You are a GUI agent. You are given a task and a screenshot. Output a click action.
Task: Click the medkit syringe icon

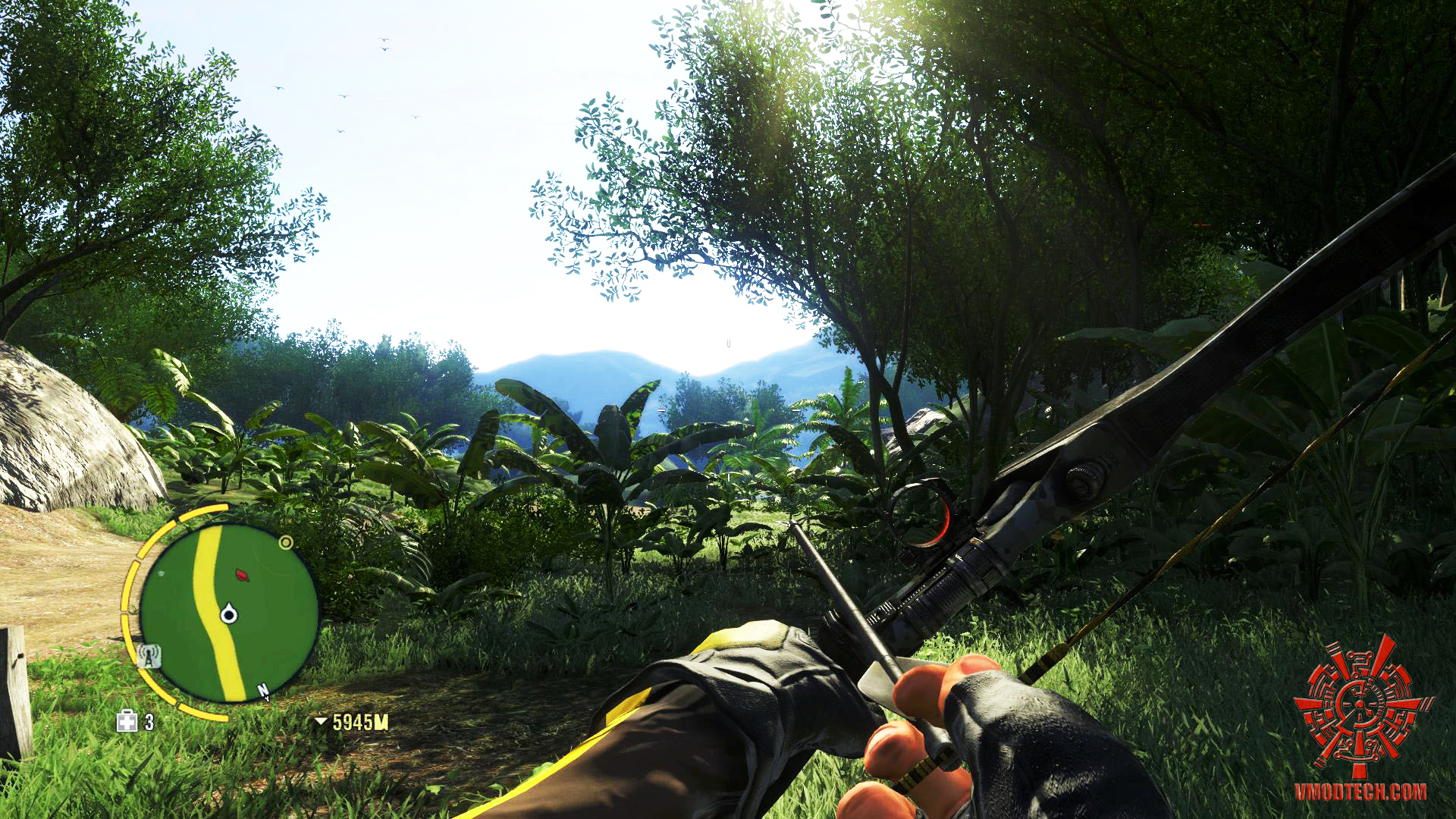(x=127, y=721)
